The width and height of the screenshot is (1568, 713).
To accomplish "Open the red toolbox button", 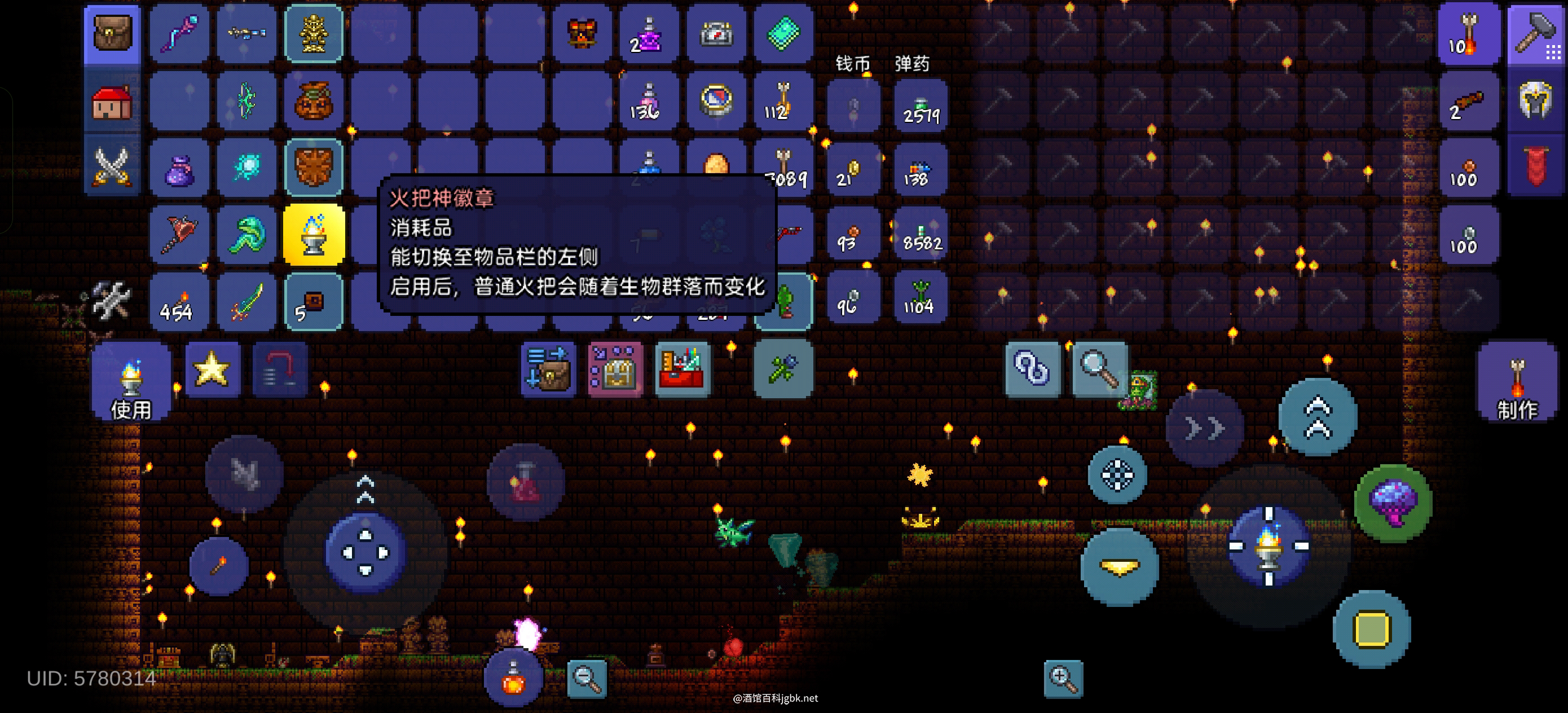I will tap(682, 369).
